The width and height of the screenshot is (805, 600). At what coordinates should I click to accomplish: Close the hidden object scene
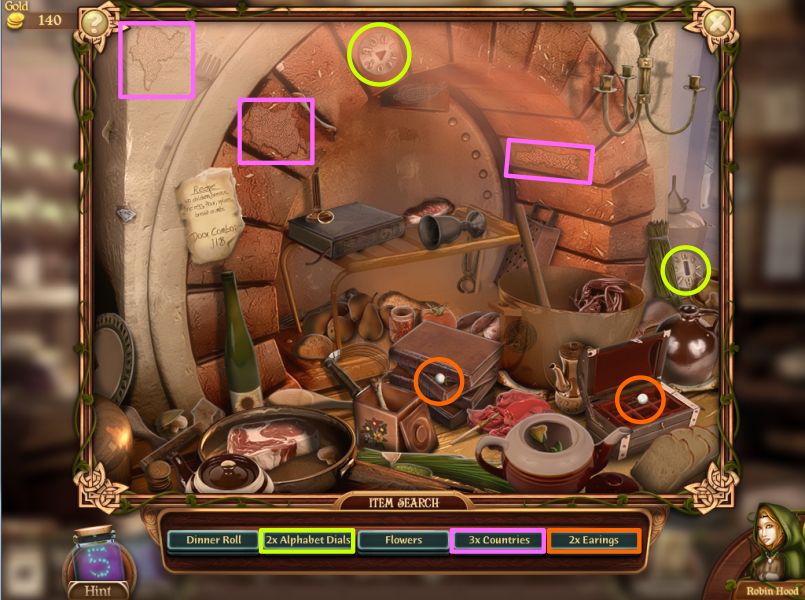[714, 22]
